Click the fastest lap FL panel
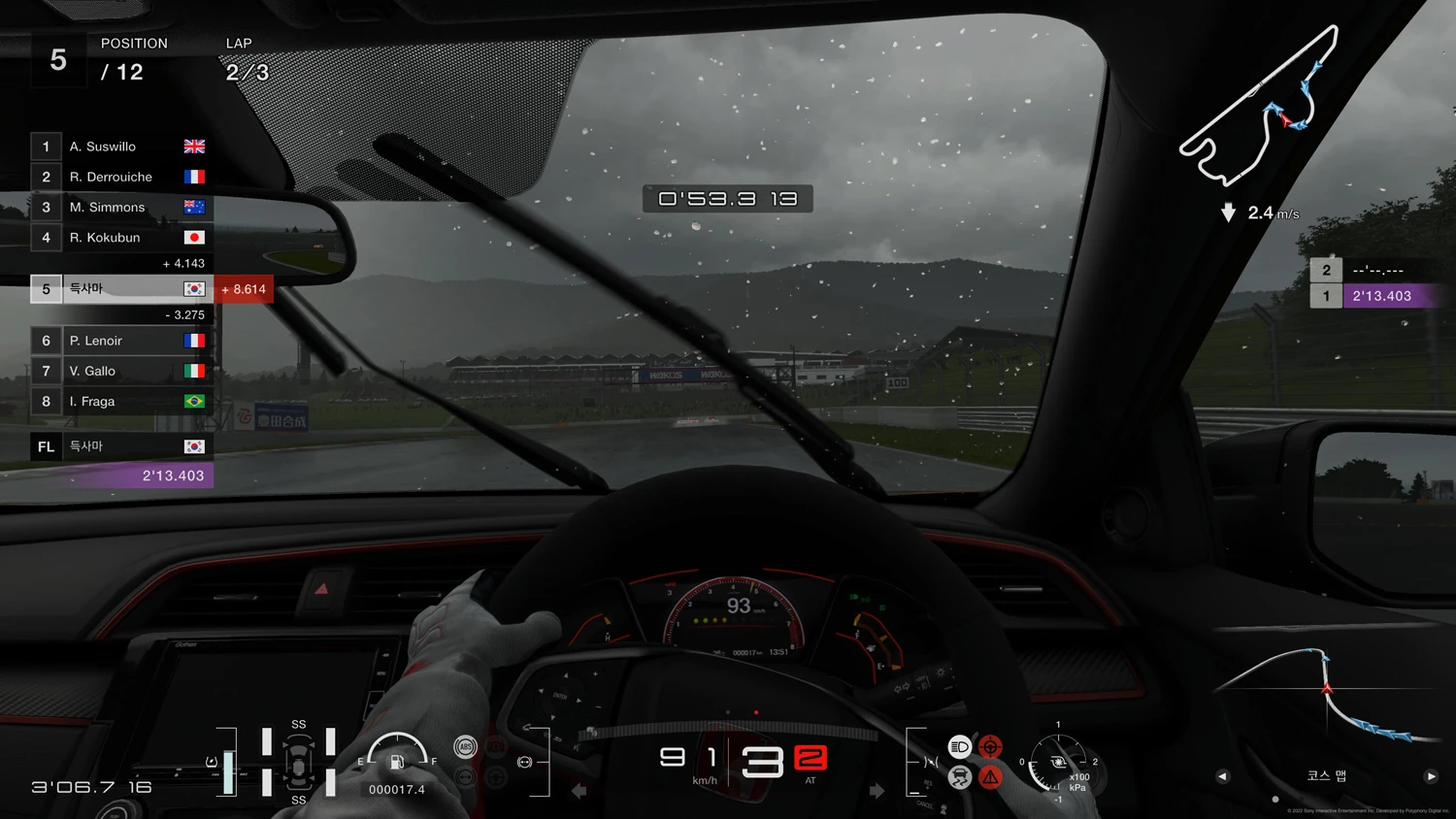The image size is (1456, 819). (121, 460)
